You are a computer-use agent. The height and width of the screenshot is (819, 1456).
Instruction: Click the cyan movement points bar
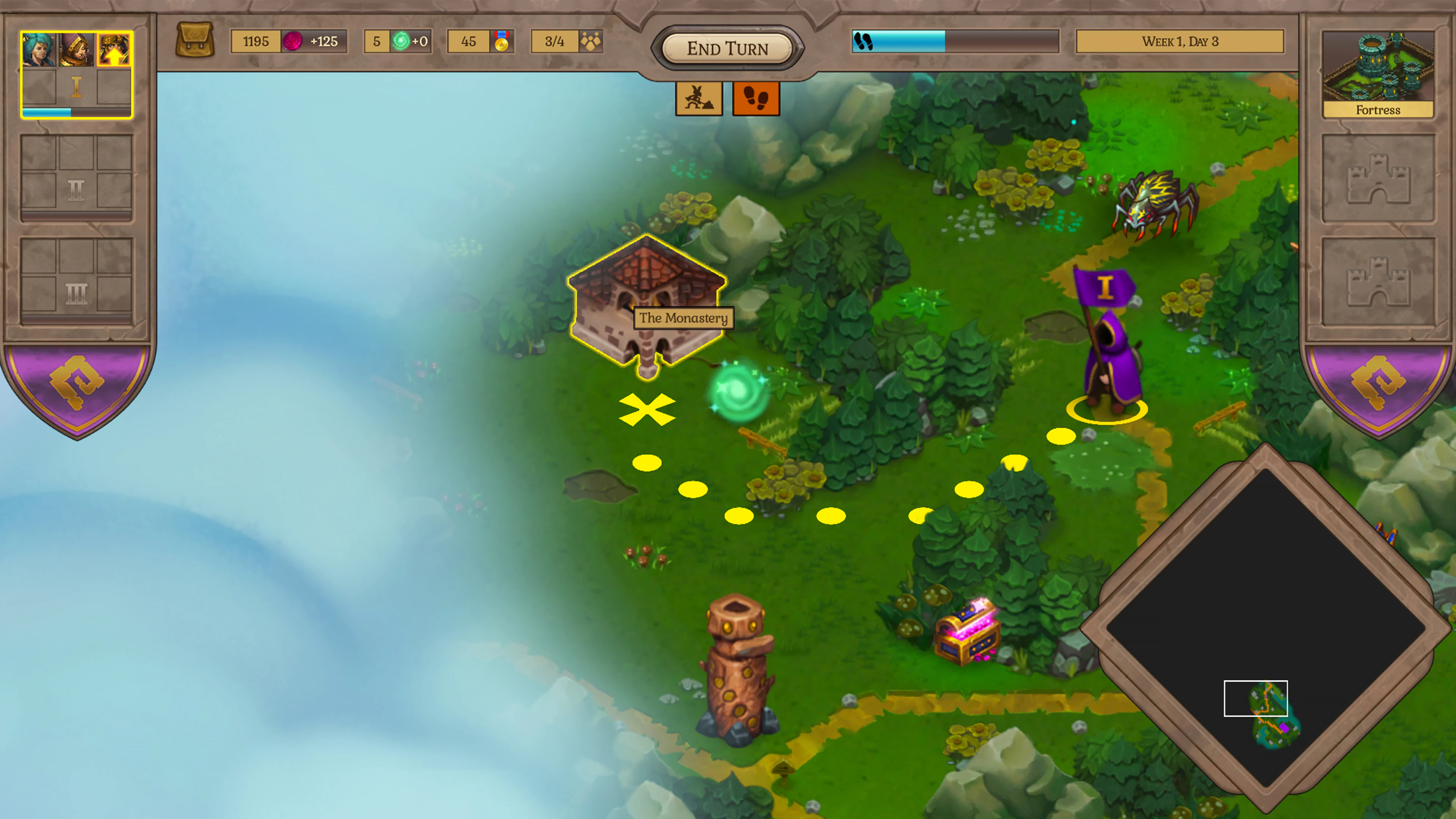[x=899, y=41]
